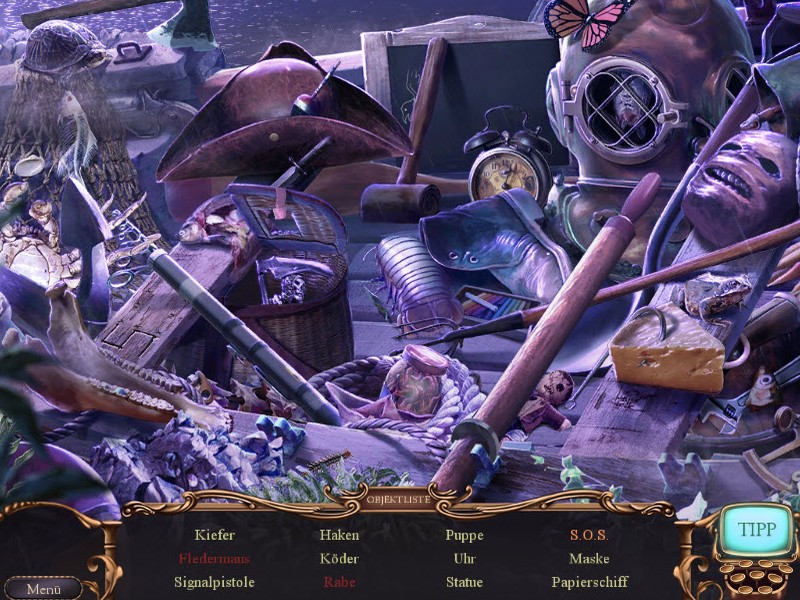This screenshot has width=800, height=600.
Task: Select the Papierschiff list entry
Action: point(589,582)
